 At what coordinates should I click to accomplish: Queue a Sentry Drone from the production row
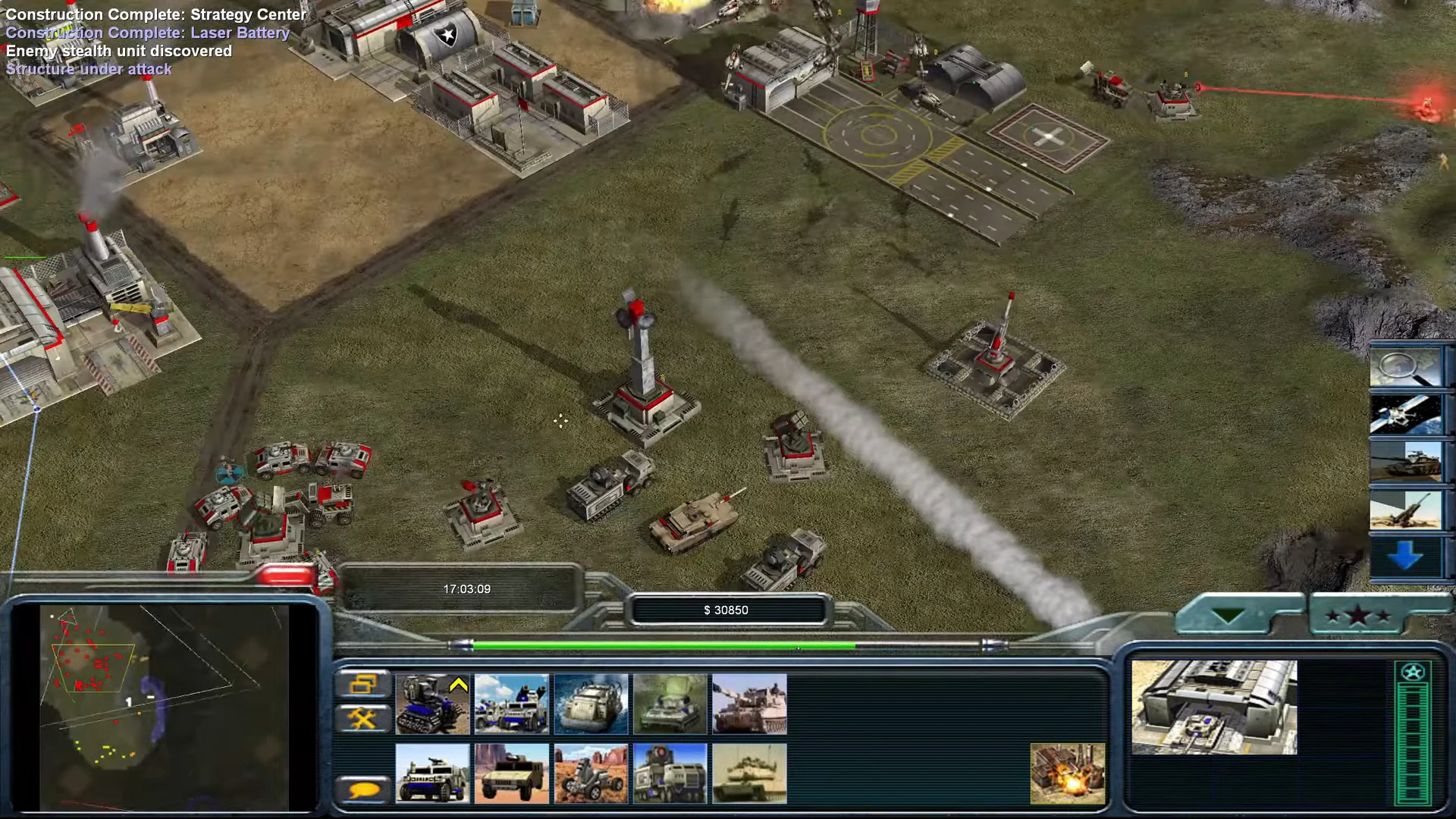click(433, 704)
